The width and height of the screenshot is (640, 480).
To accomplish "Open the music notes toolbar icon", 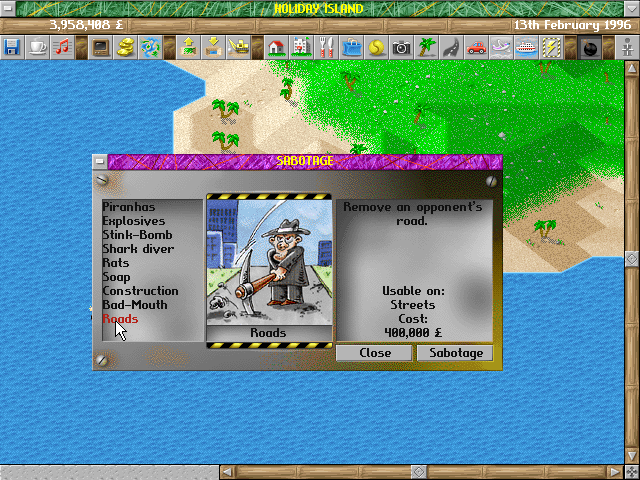I will [x=63, y=46].
